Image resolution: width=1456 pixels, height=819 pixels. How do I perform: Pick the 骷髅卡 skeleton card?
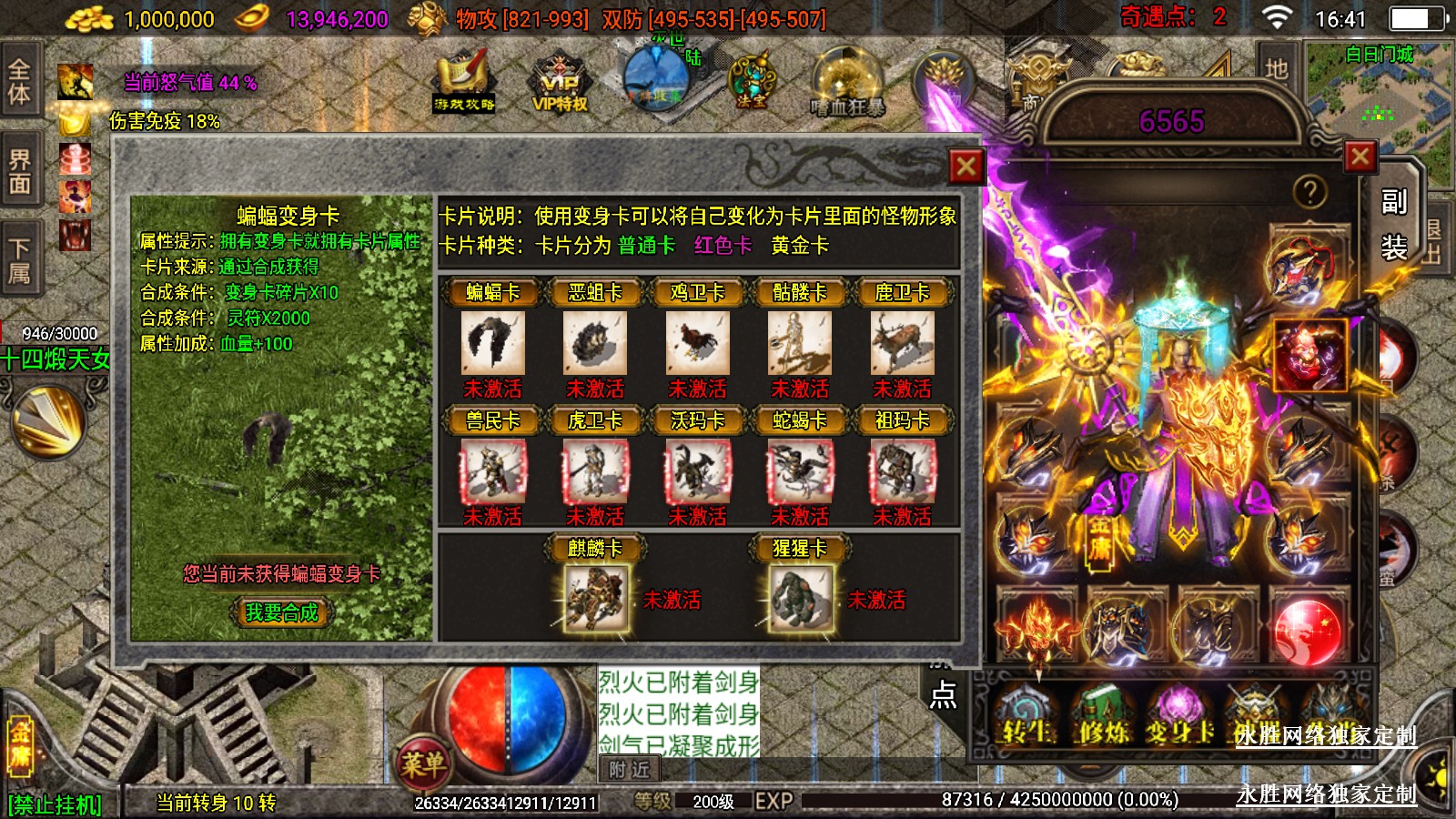pyautogui.click(x=800, y=343)
